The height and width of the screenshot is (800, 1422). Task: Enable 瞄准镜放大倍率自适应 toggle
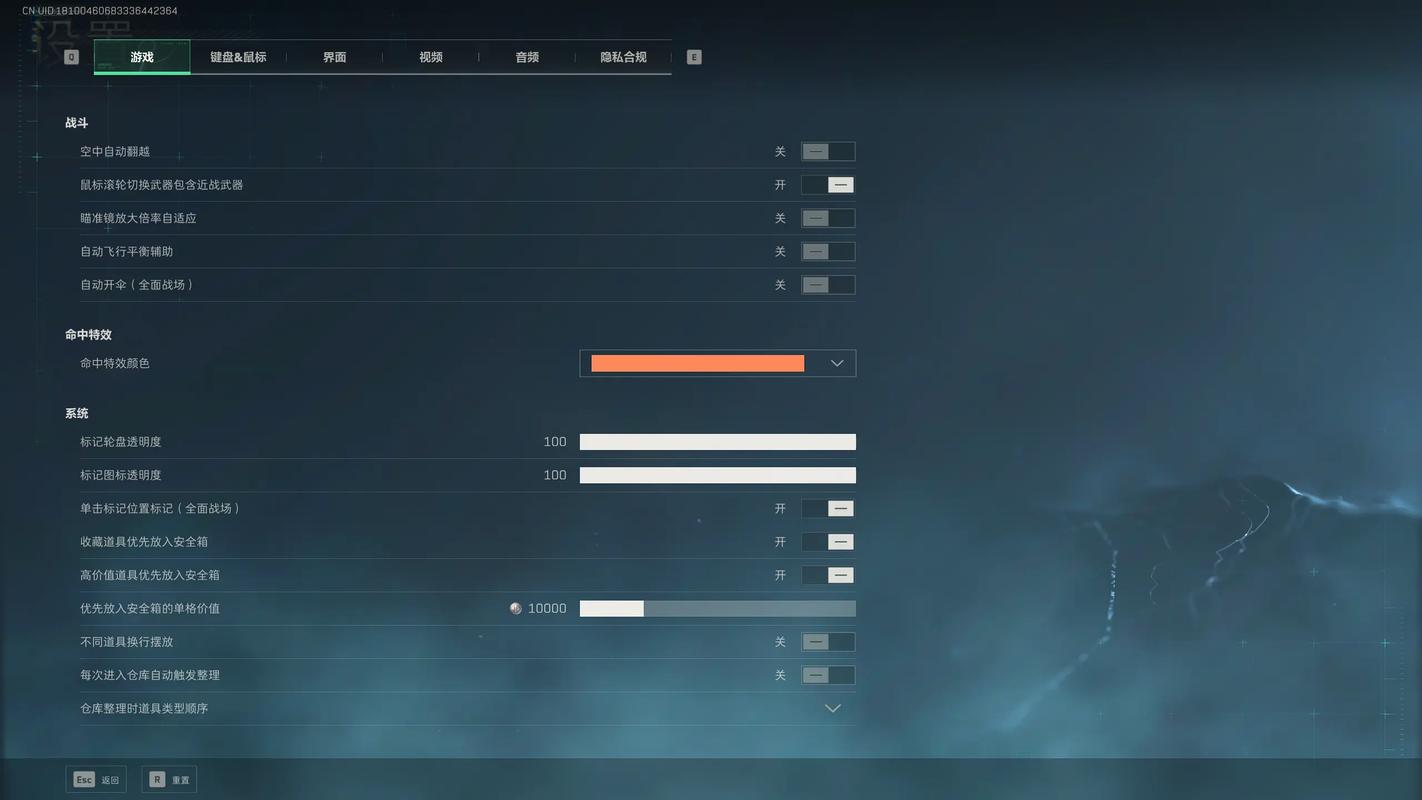(x=828, y=217)
